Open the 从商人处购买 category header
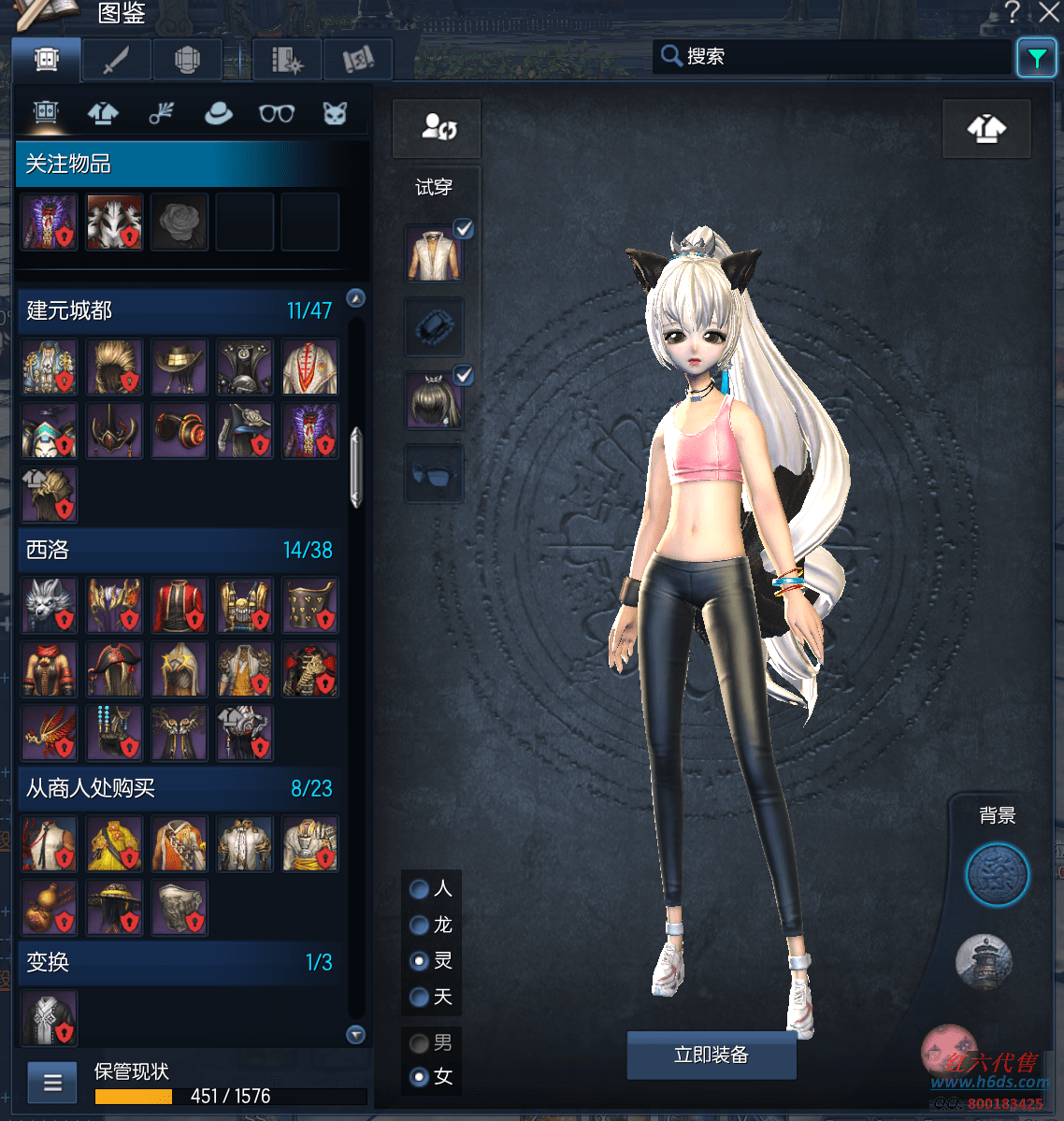Image resolution: width=1064 pixels, height=1121 pixels. pyautogui.click(x=178, y=788)
